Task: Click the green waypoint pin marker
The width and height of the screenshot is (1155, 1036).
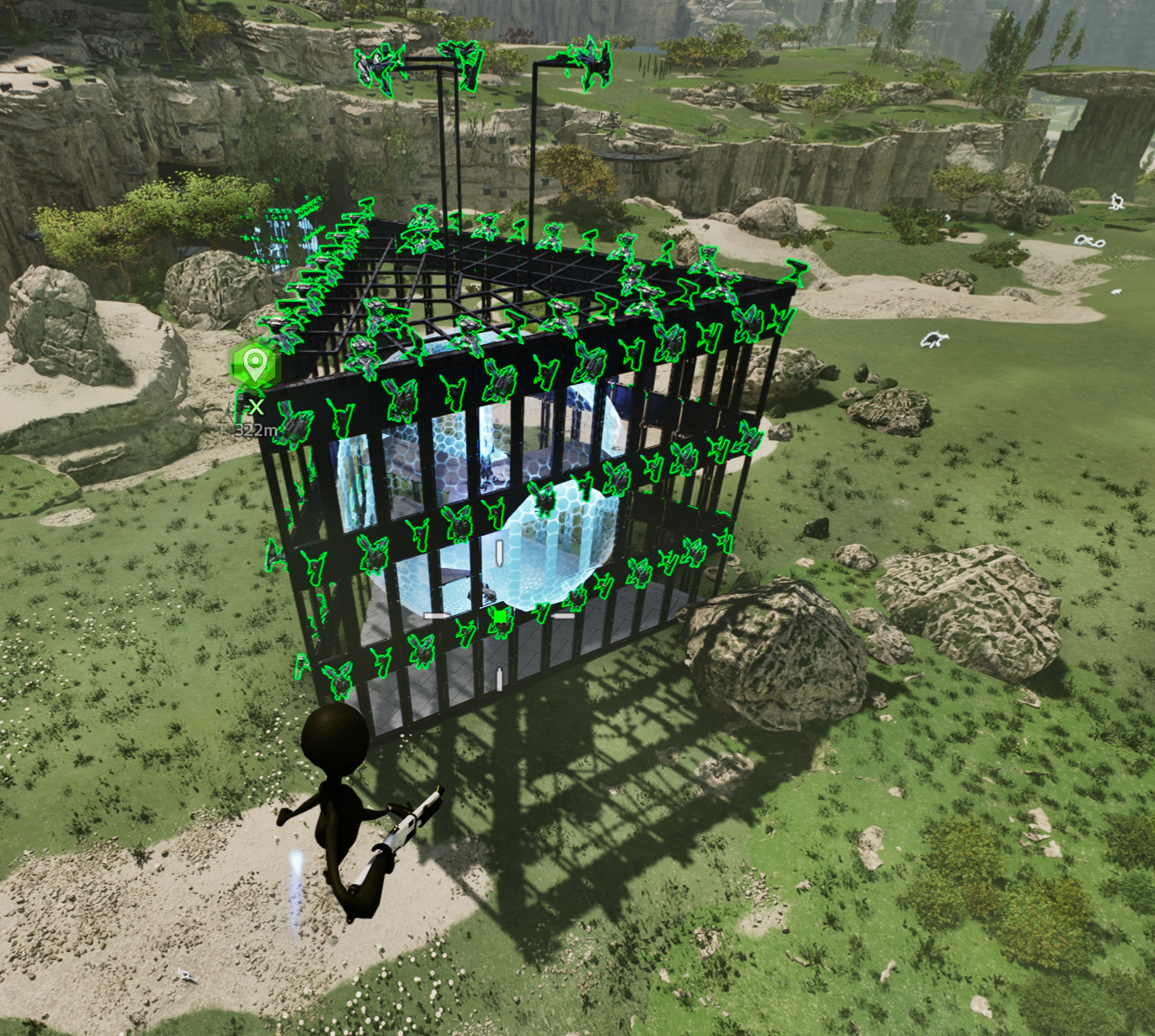Action: coord(253,366)
